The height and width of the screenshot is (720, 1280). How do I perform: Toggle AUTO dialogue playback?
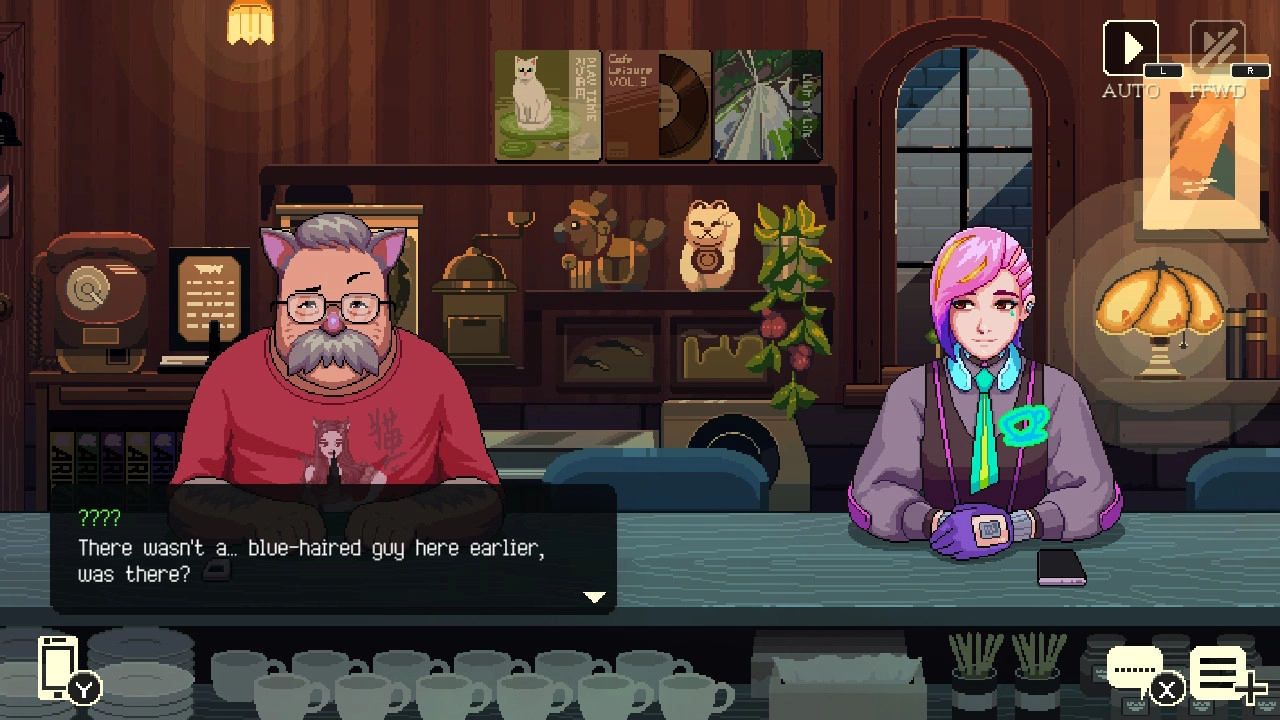tap(1131, 49)
